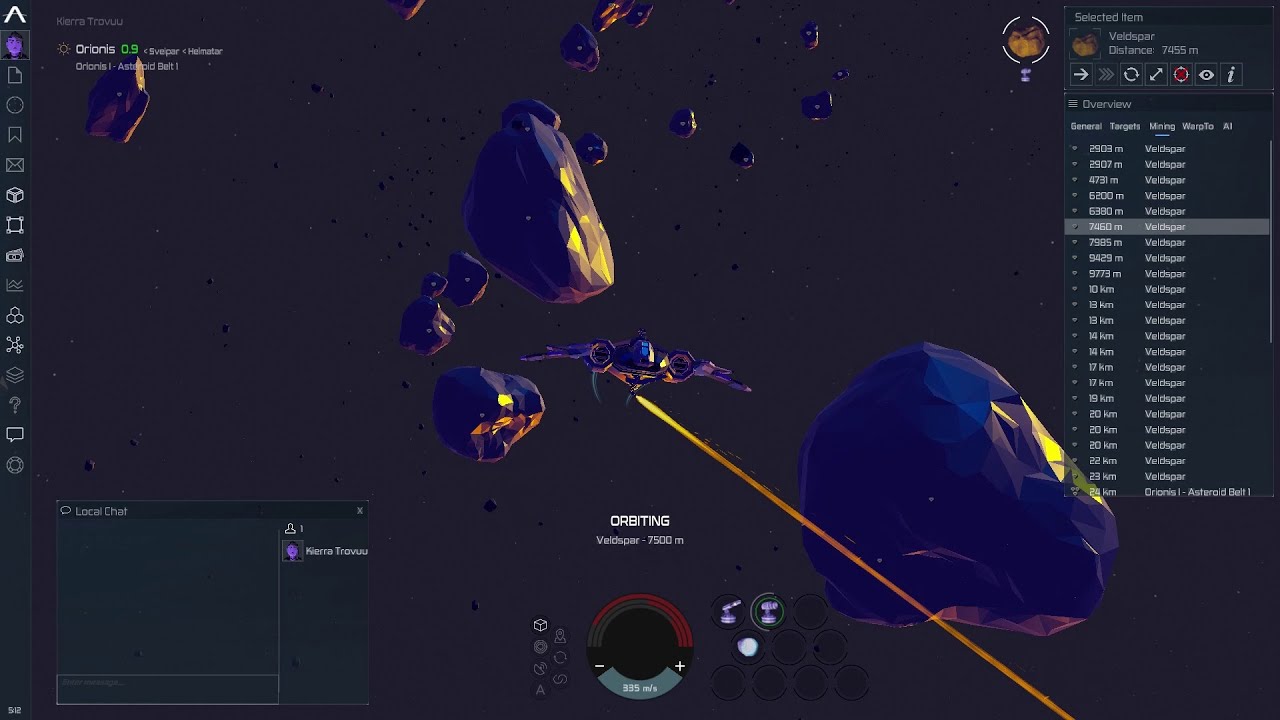Toggle the autopilot A icon near the speedometer
Screen dimensions: 1280x720
pos(540,689)
